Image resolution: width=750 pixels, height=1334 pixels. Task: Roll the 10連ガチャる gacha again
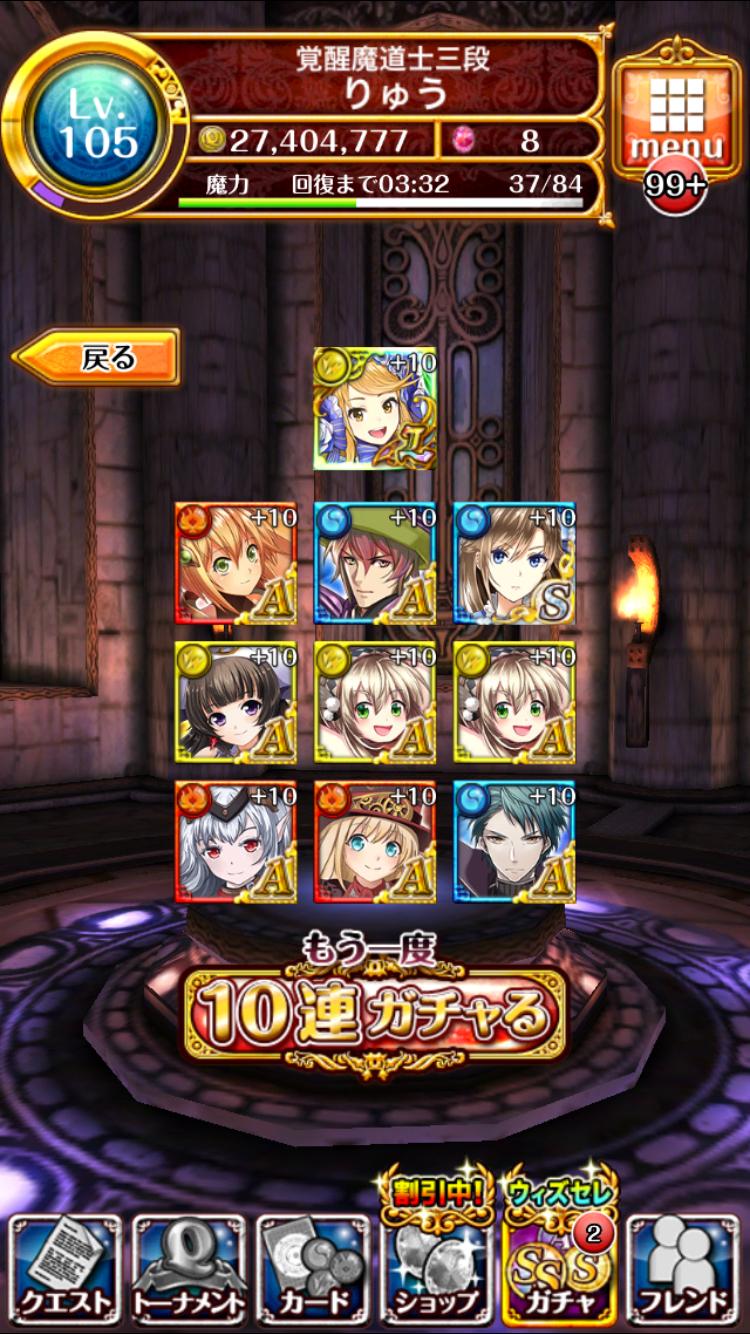(375, 1015)
